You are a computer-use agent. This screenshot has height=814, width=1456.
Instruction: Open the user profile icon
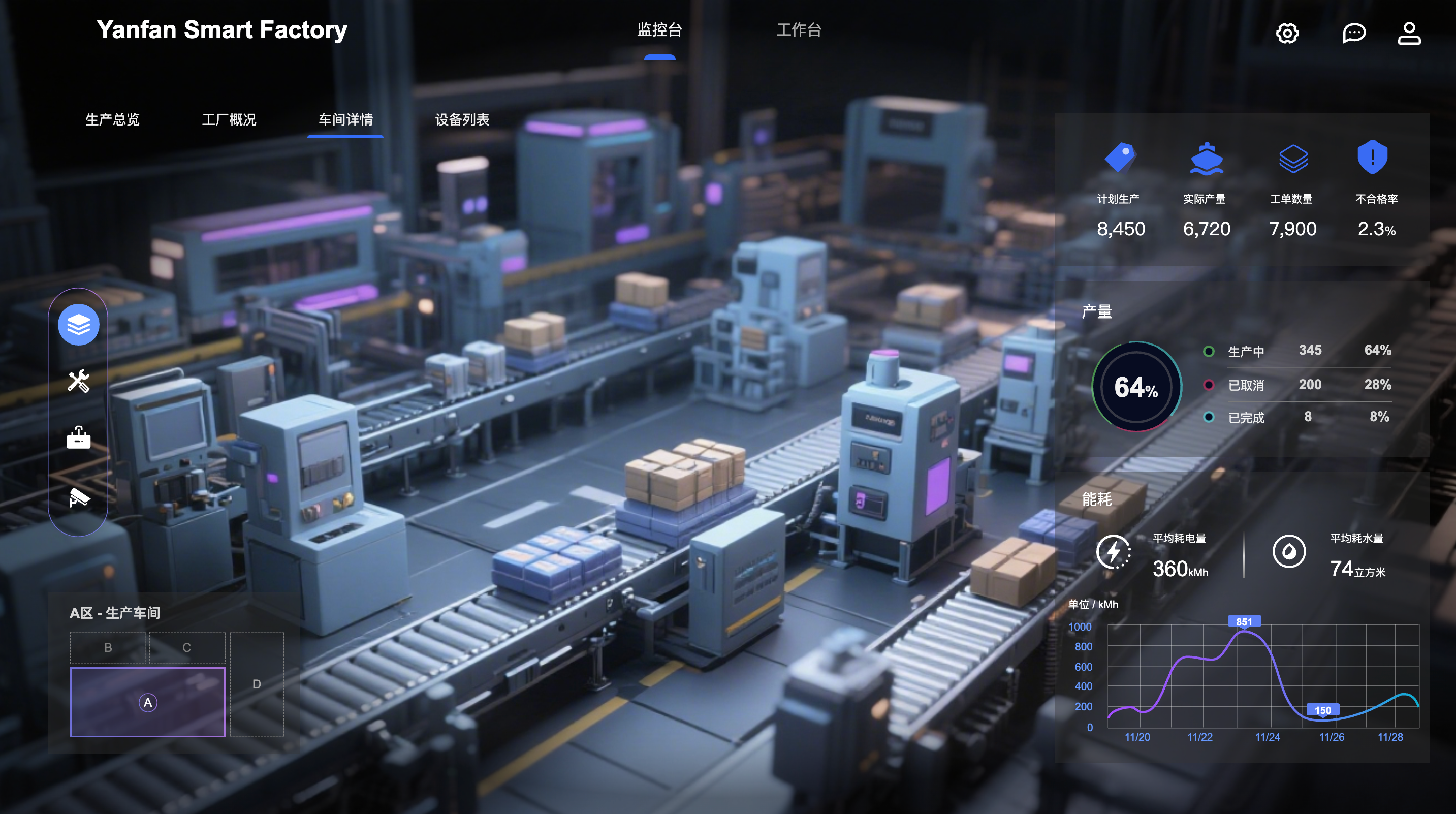[1409, 34]
